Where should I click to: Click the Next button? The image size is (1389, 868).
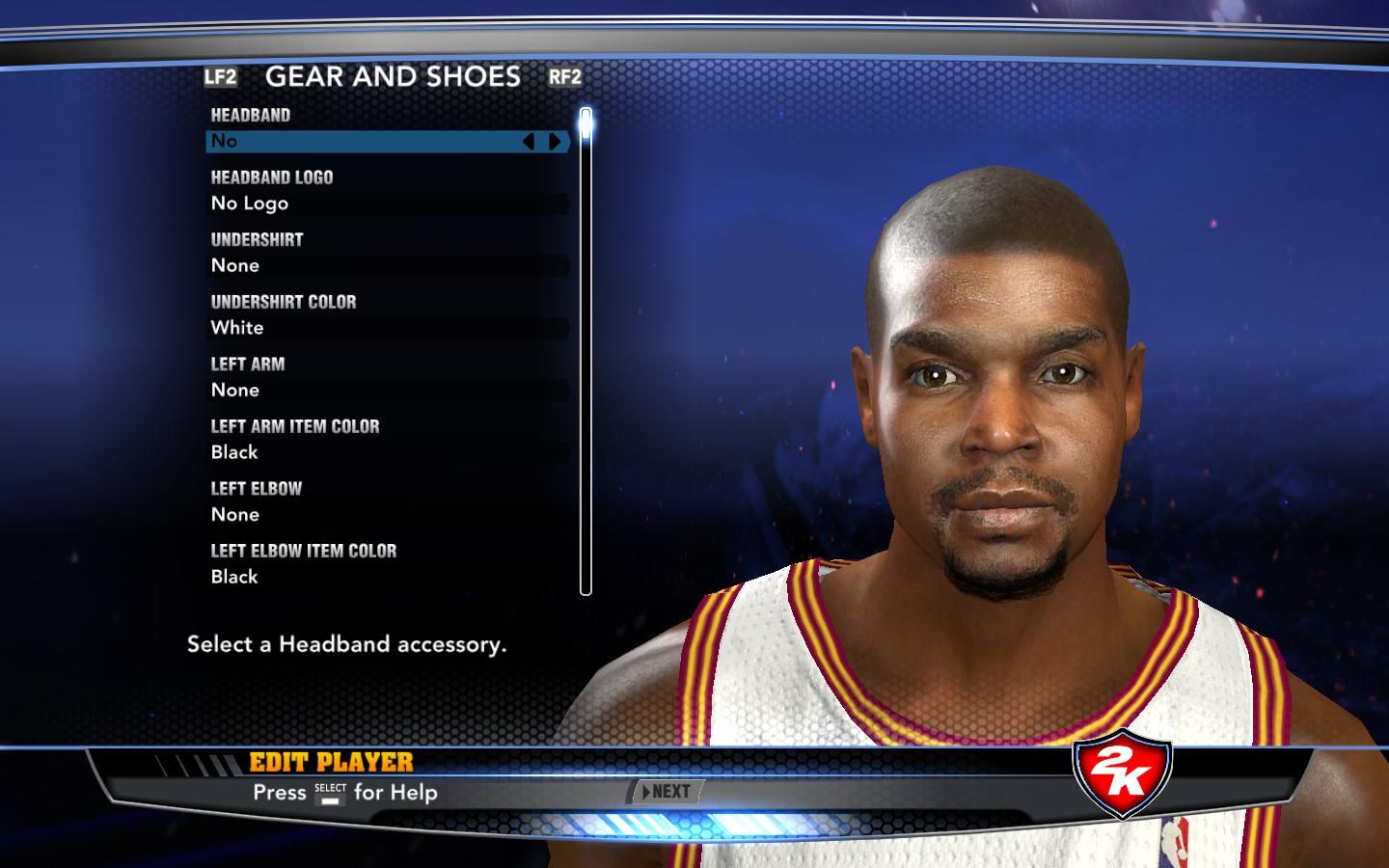[x=667, y=792]
